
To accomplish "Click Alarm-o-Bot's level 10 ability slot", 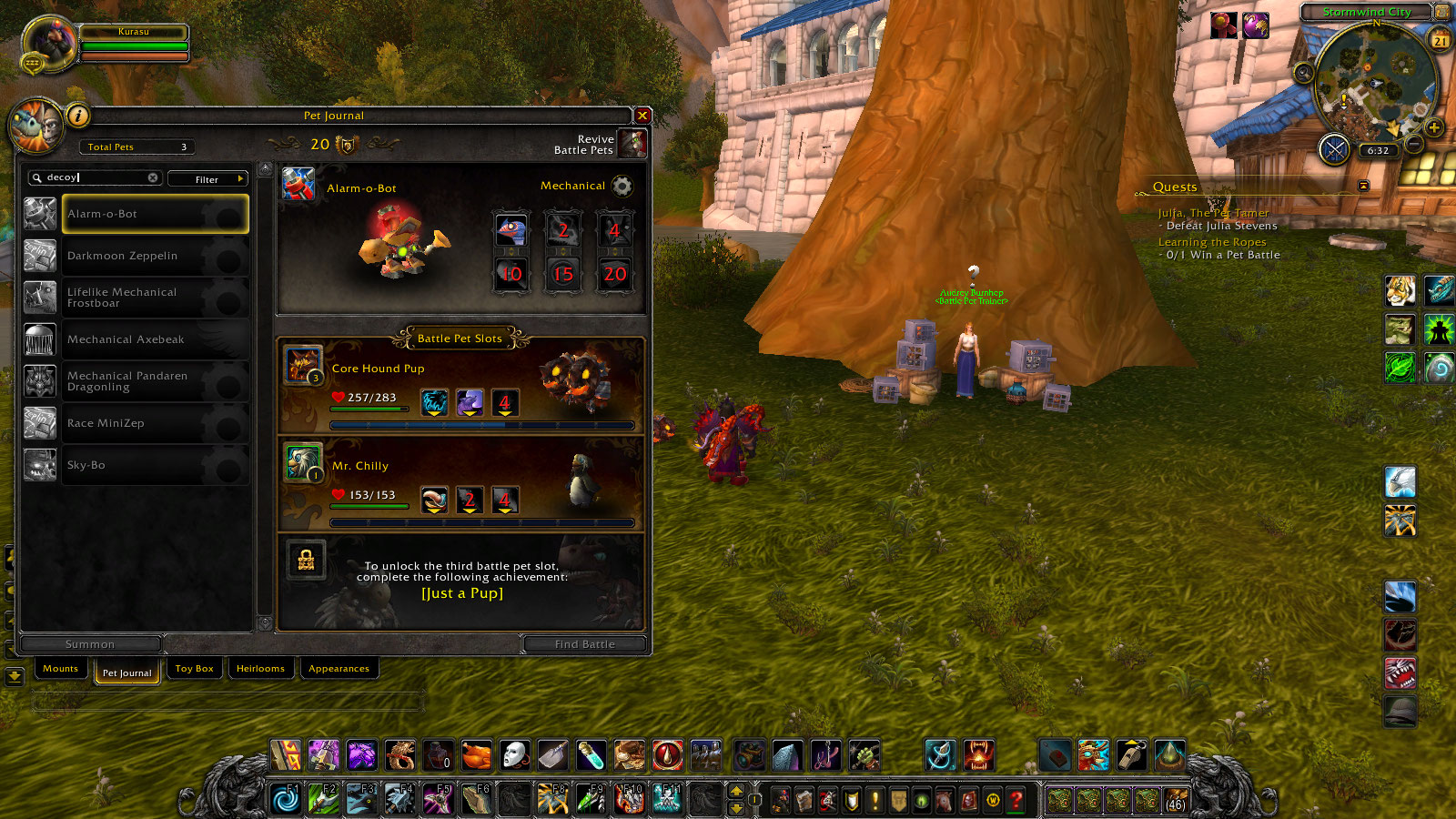I will click(x=511, y=274).
